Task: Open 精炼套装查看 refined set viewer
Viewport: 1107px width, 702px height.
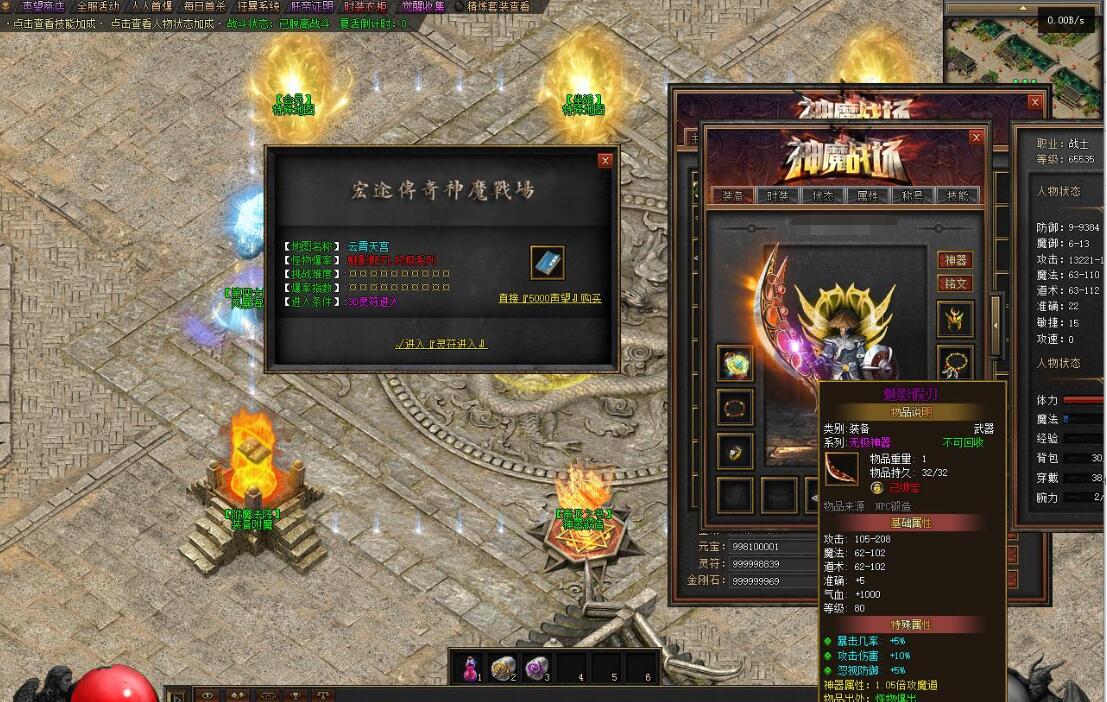Action: click(499, 6)
